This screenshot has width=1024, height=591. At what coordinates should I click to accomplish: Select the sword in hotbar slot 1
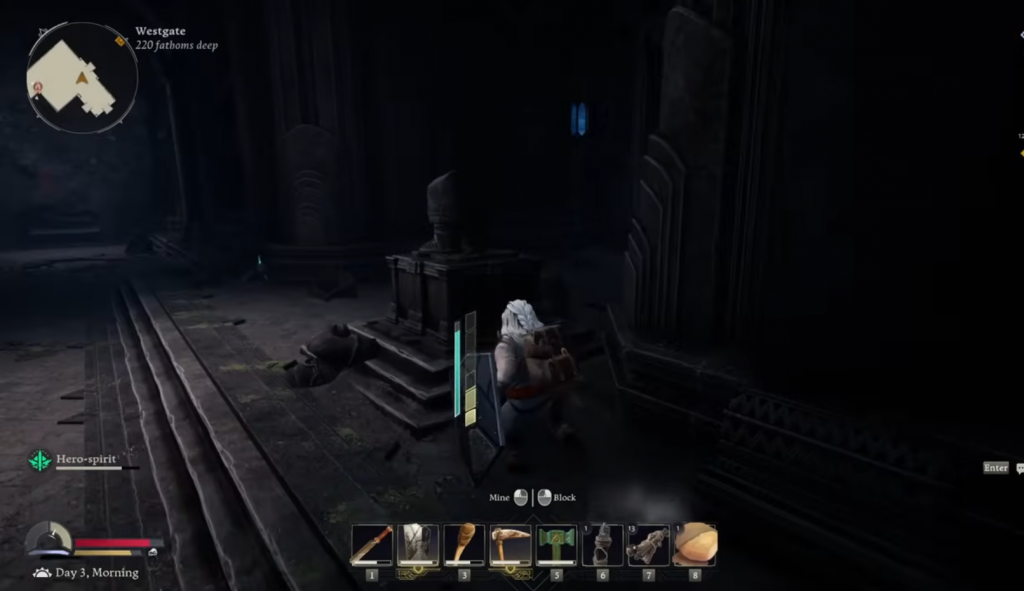(371, 545)
